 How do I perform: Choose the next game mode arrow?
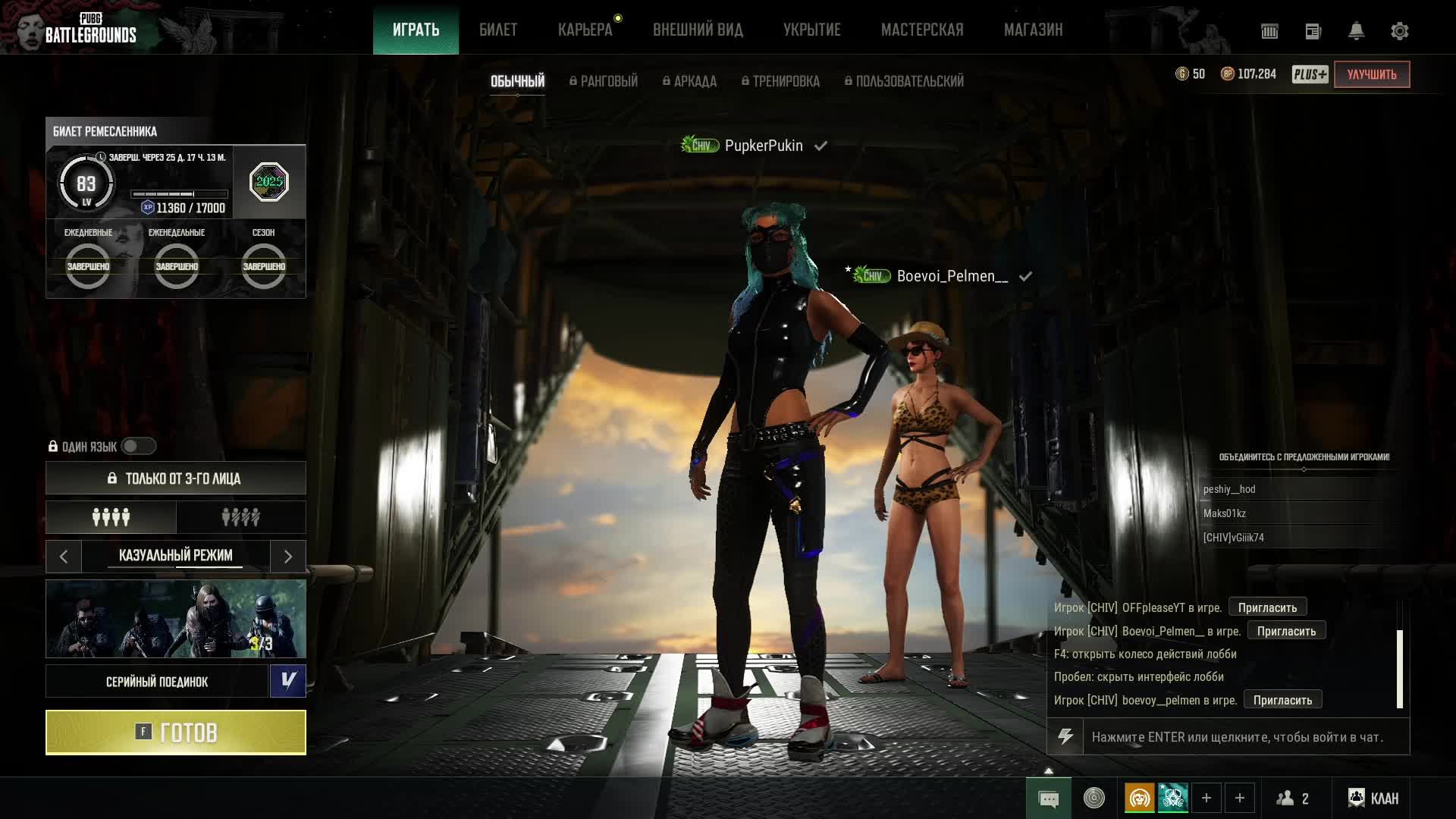[x=288, y=557]
